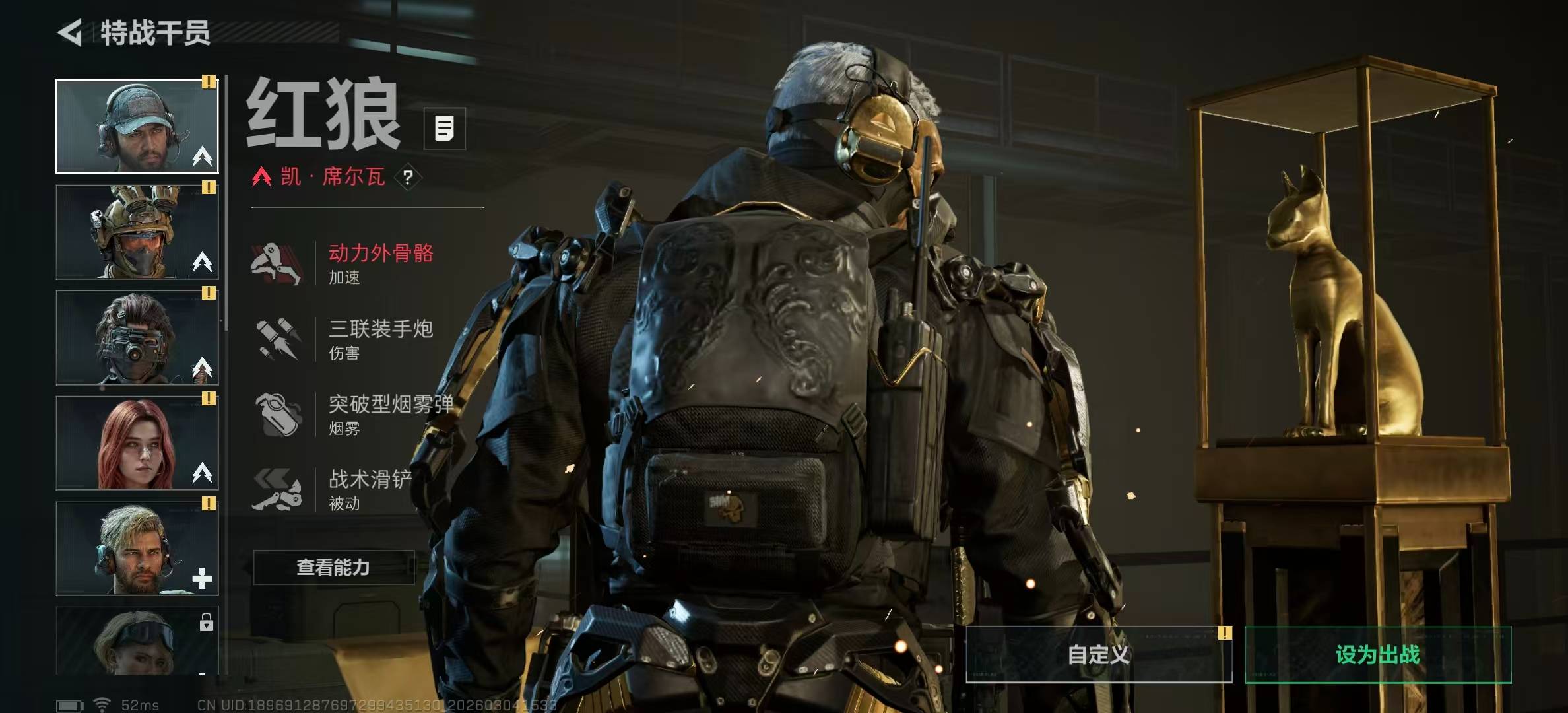Screen dimensions: 1568x713
Task: Select the locked operator portrait
Action: (x=137, y=640)
